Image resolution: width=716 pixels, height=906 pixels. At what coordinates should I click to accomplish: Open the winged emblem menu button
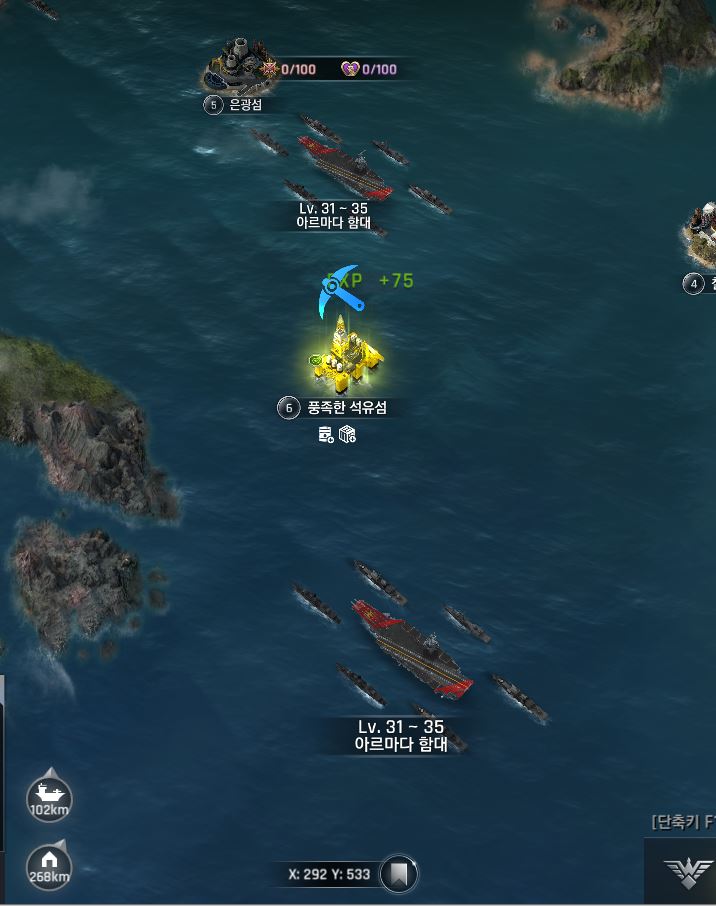click(689, 873)
